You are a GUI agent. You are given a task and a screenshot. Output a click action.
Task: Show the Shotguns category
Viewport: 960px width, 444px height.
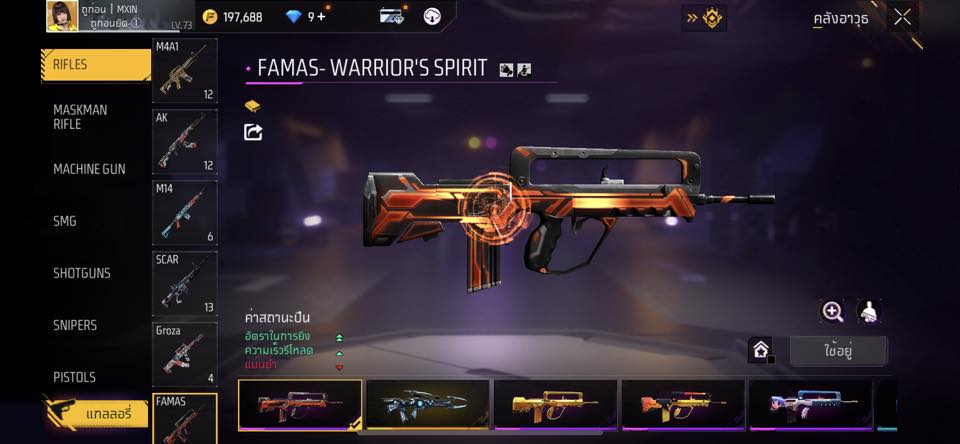(x=82, y=274)
